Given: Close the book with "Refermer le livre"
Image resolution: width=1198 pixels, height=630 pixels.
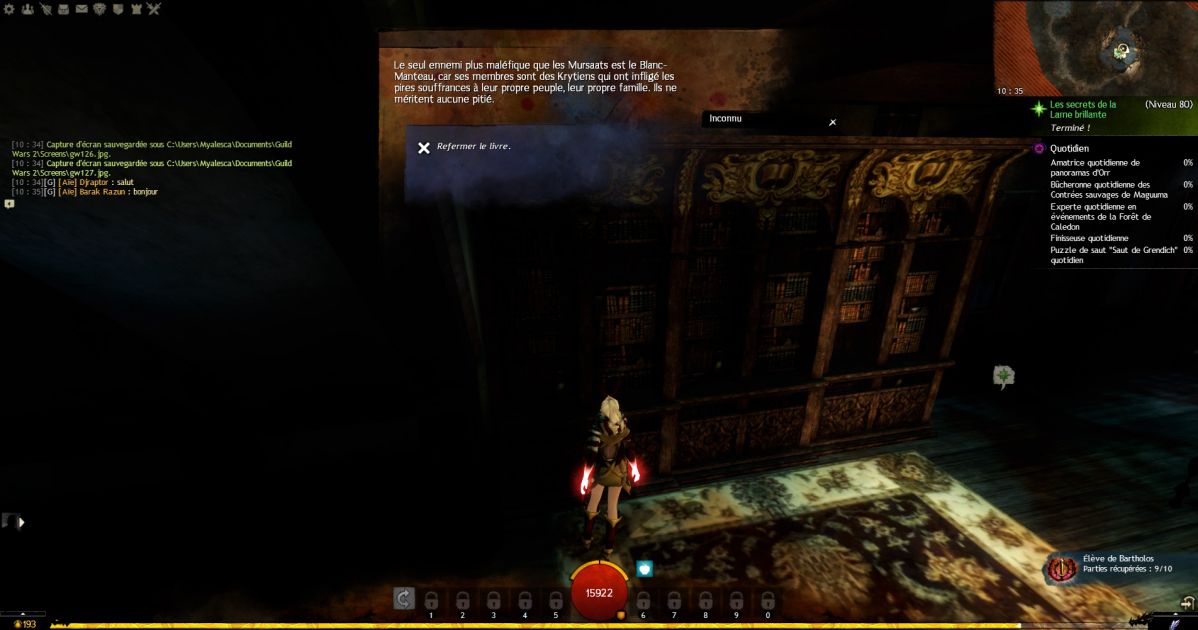Looking at the screenshot, I should point(424,147).
